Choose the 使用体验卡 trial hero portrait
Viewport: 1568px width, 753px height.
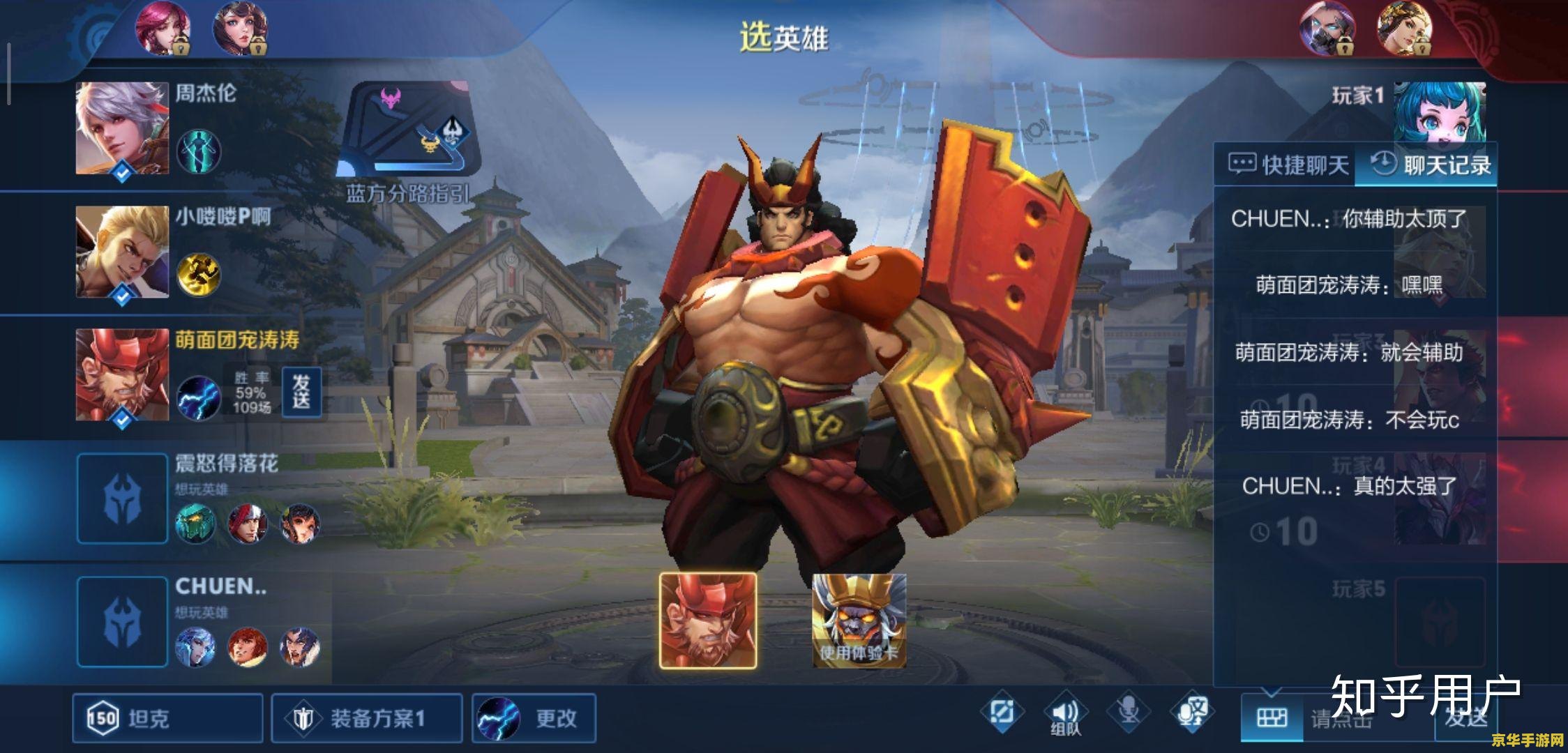[859, 620]
